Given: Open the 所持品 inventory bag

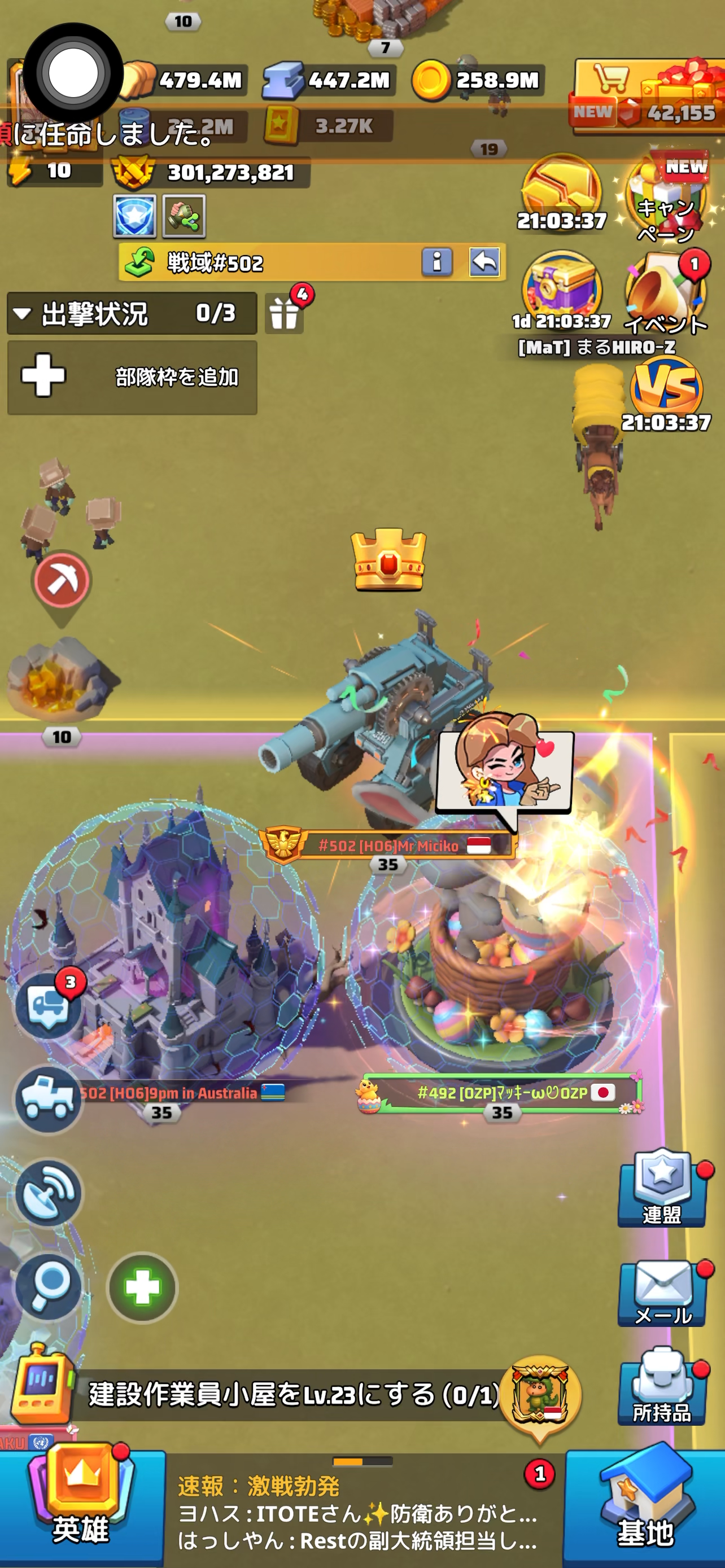Looking at the screenshot, I should point(662,1389).
